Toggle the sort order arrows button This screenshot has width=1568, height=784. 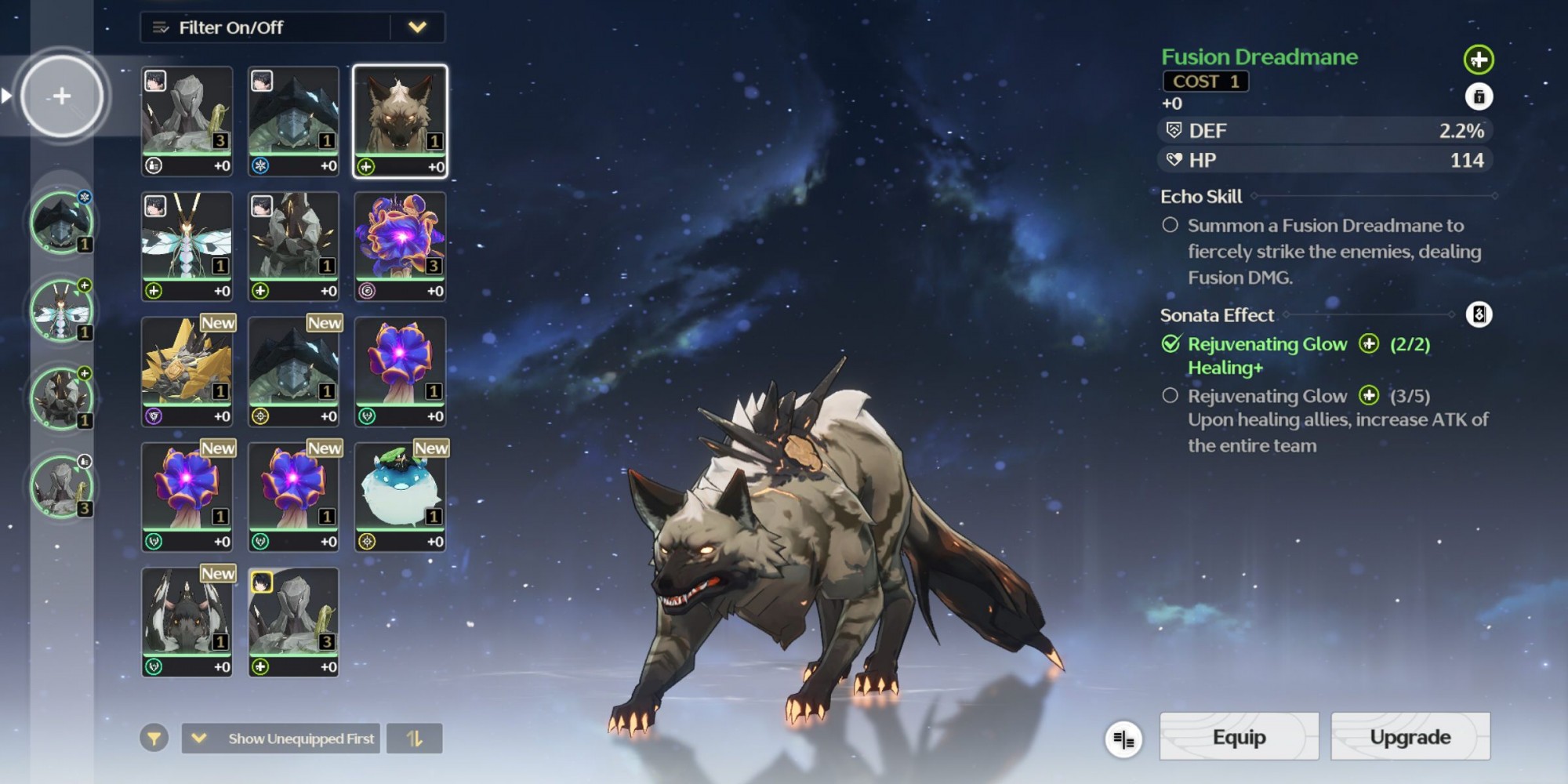pos(414,739)
